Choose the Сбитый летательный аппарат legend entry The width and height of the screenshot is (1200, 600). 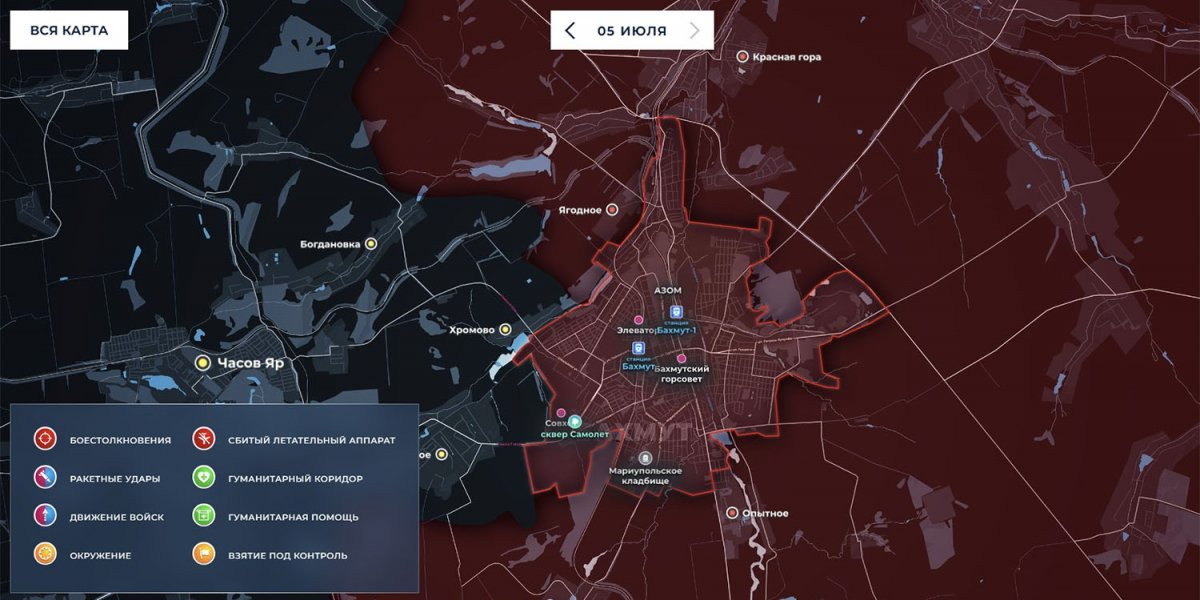(204, 439)
